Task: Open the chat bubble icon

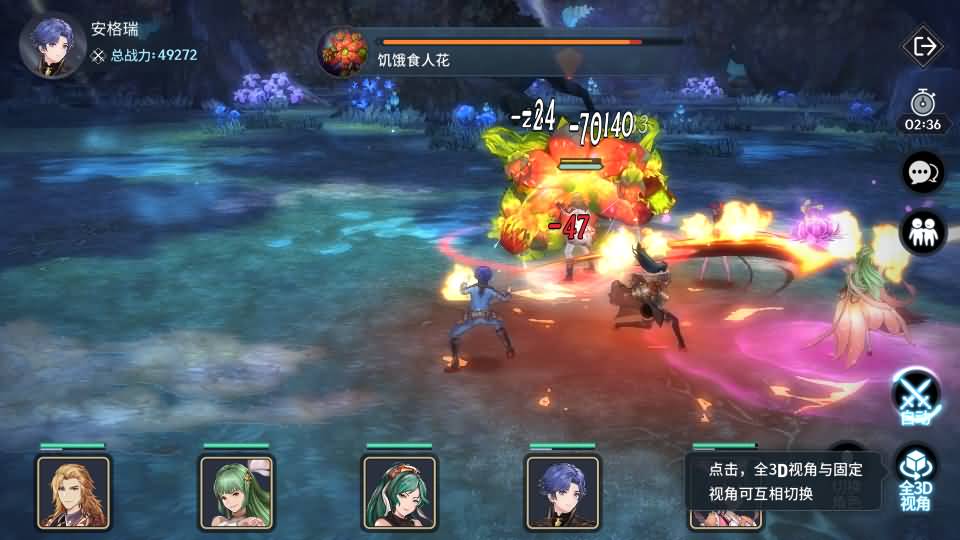Action: tap(923, 172)
